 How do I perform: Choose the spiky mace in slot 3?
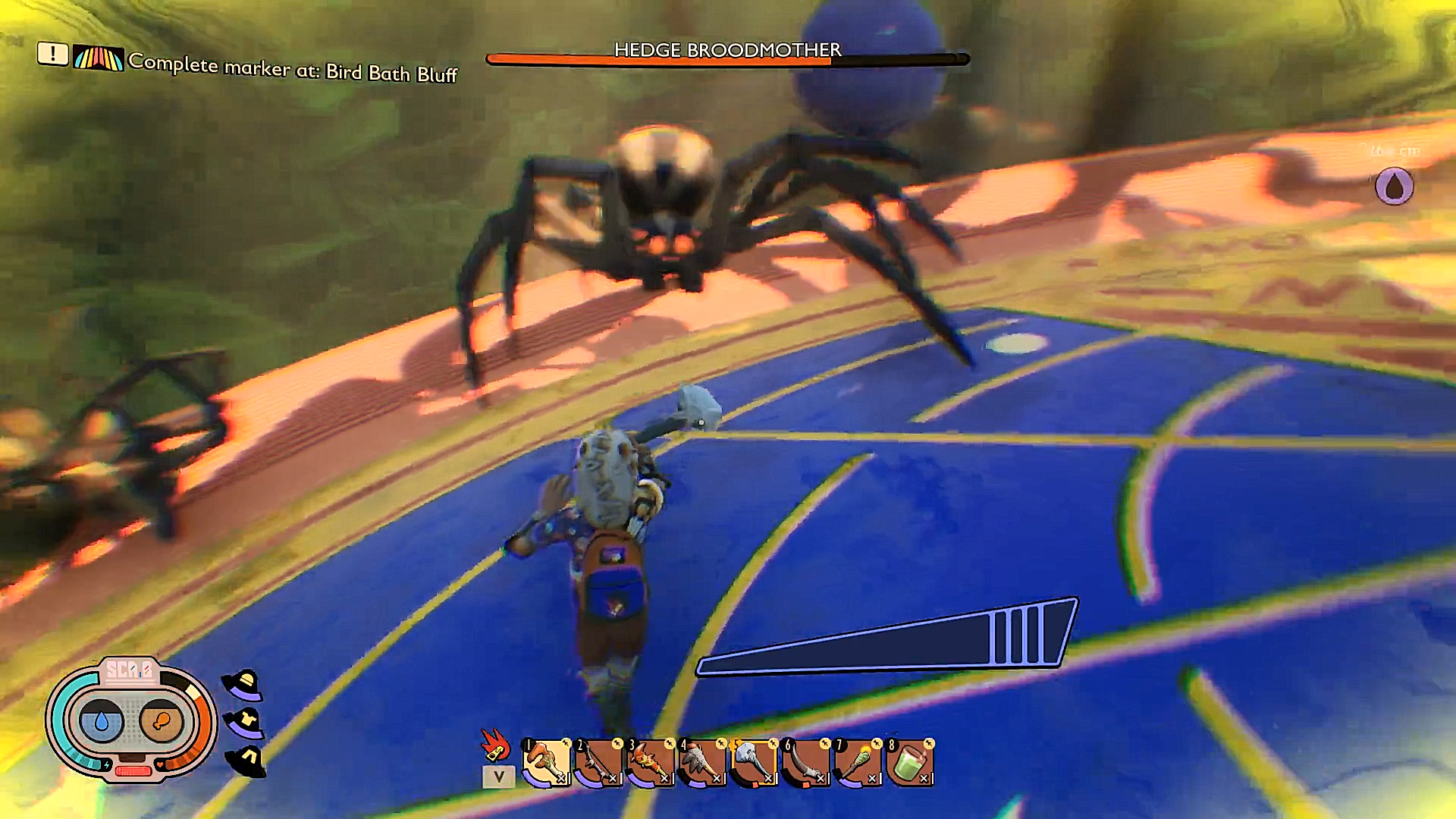[650, 762]
